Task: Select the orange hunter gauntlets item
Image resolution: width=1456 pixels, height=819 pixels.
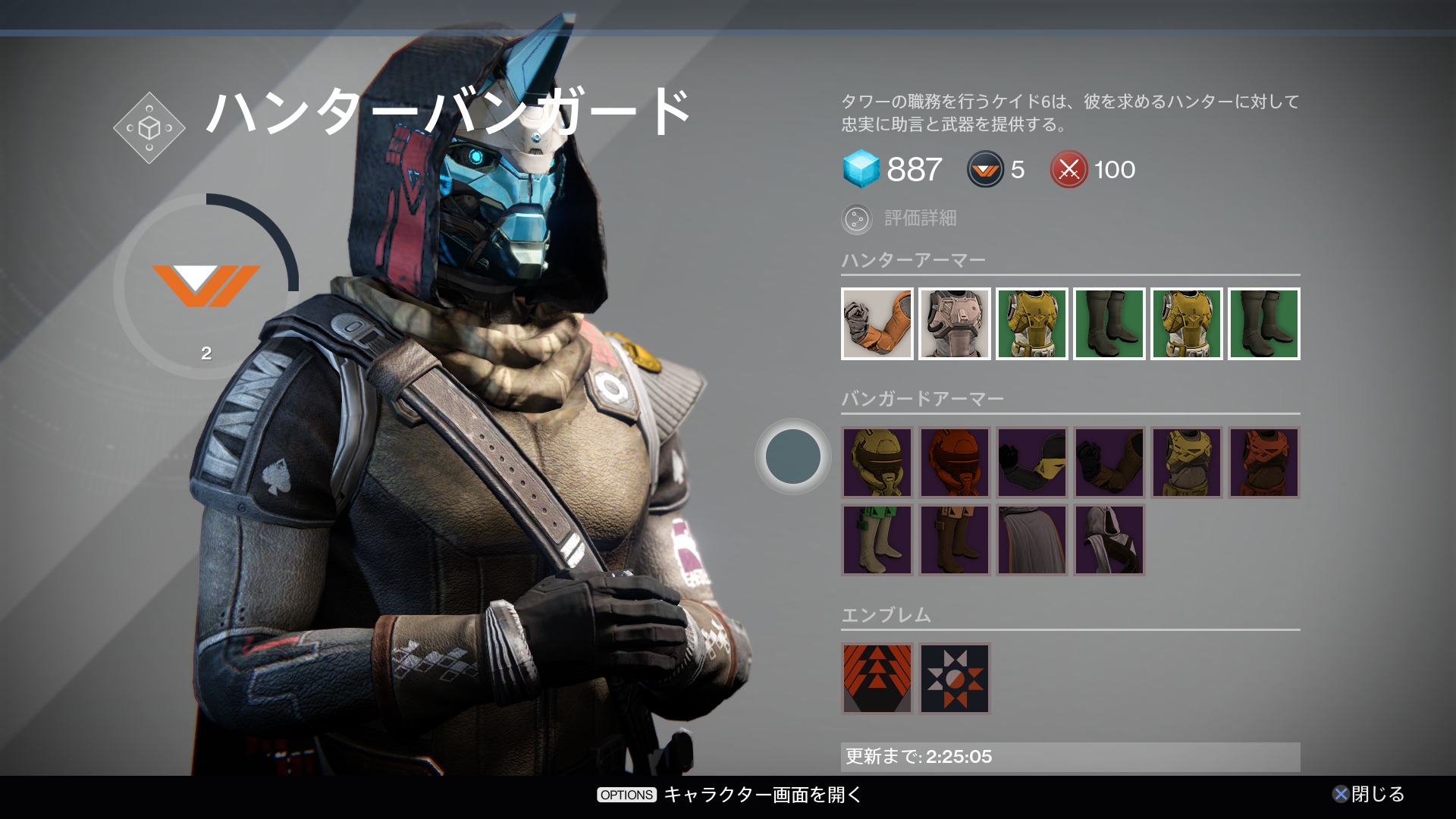Action: tap(877, 324)
